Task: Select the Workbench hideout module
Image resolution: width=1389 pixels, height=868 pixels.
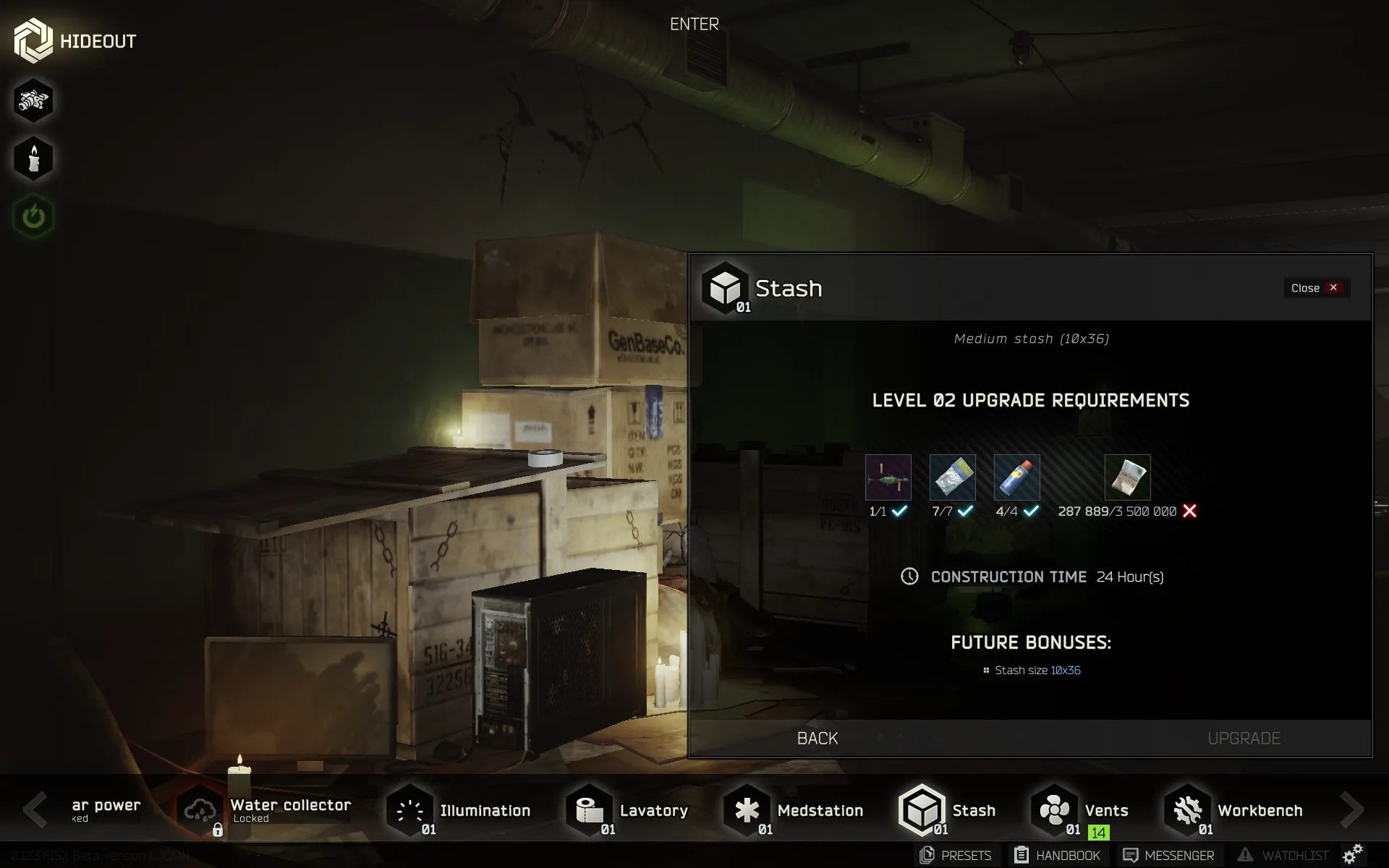Action: 1234,810
